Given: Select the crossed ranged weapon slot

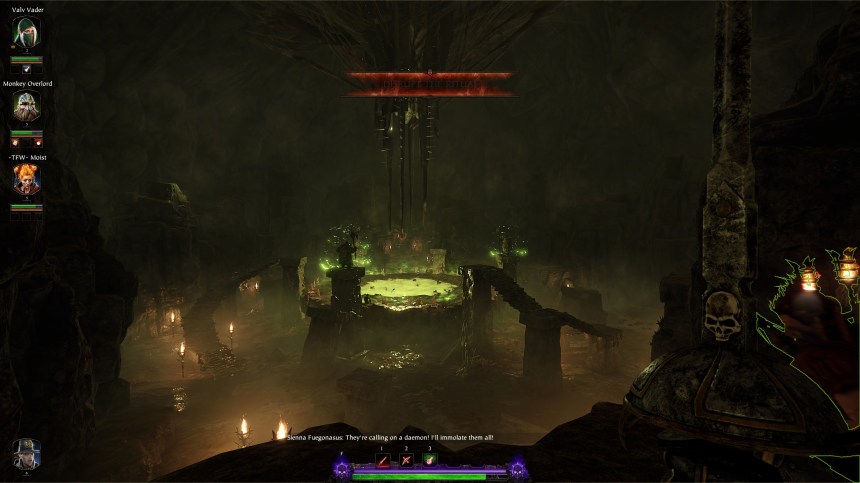Looking at the screenshot, I should coord(406,460).
